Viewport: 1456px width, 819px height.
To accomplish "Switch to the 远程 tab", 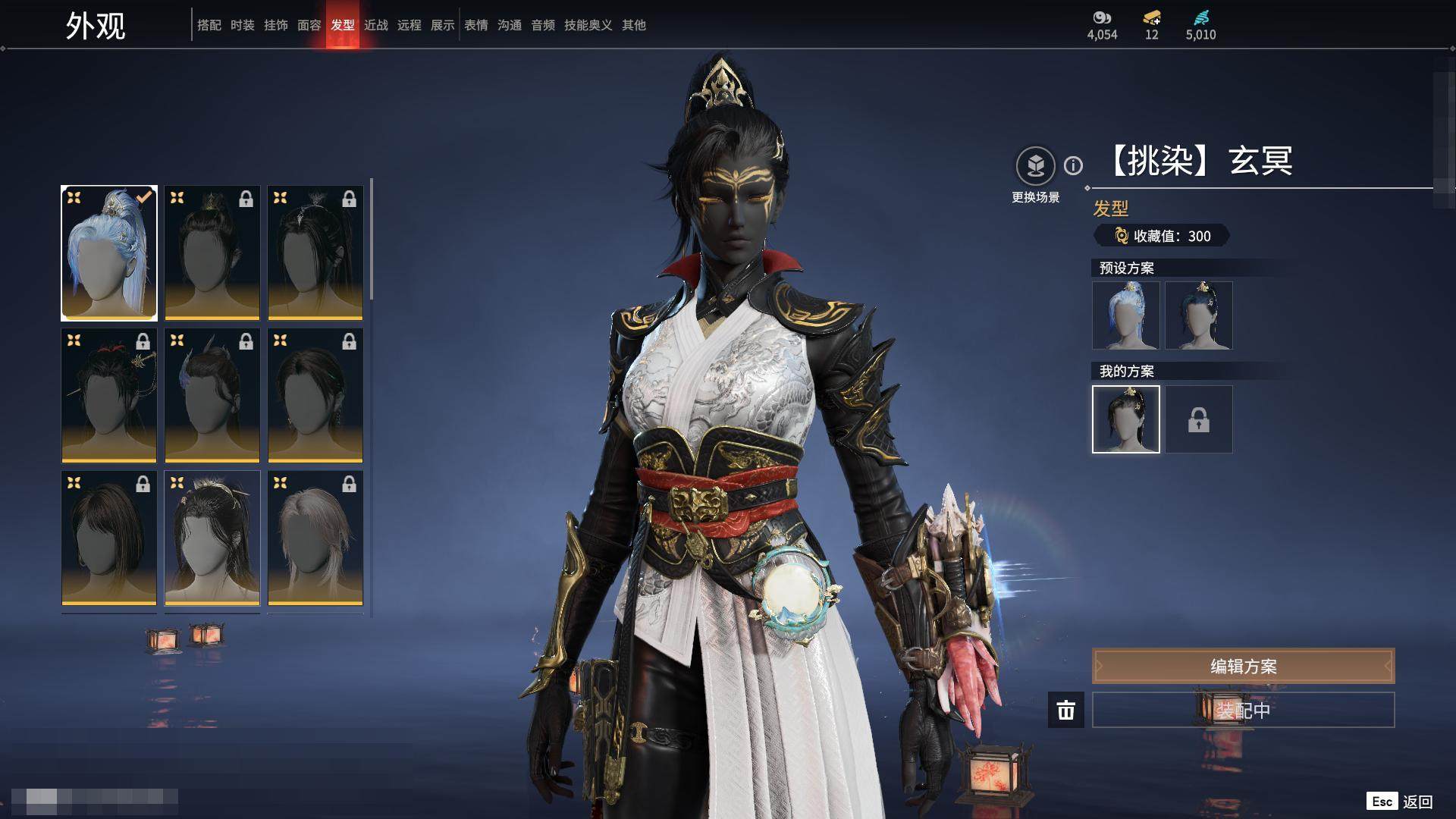I will click(409, 25).
